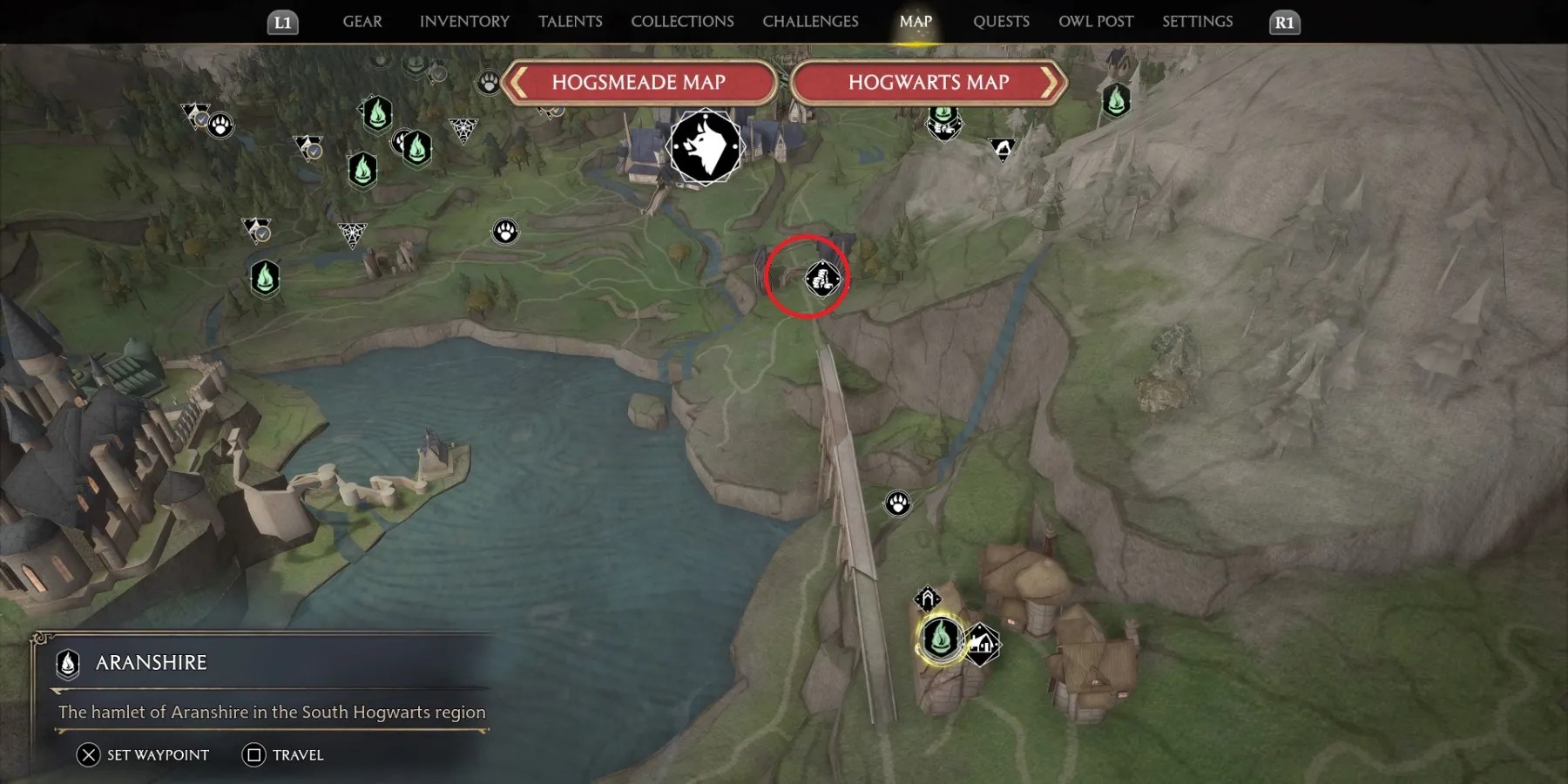Switch to the Hogwarts Map
Screen dimensions: 1568x784
click(929, 83)
